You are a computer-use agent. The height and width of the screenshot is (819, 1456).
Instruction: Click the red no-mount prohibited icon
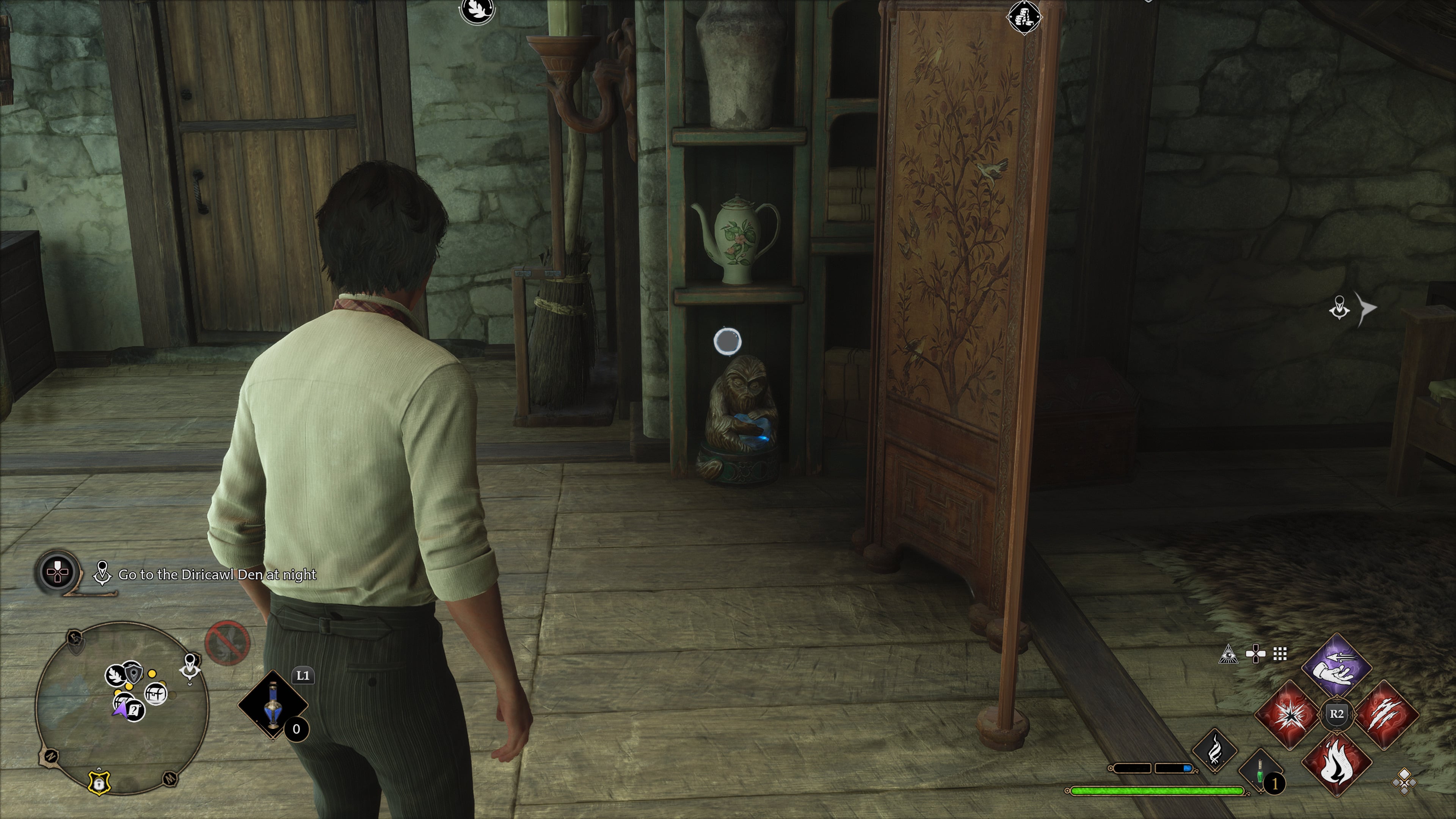click(x=227, y=643)
